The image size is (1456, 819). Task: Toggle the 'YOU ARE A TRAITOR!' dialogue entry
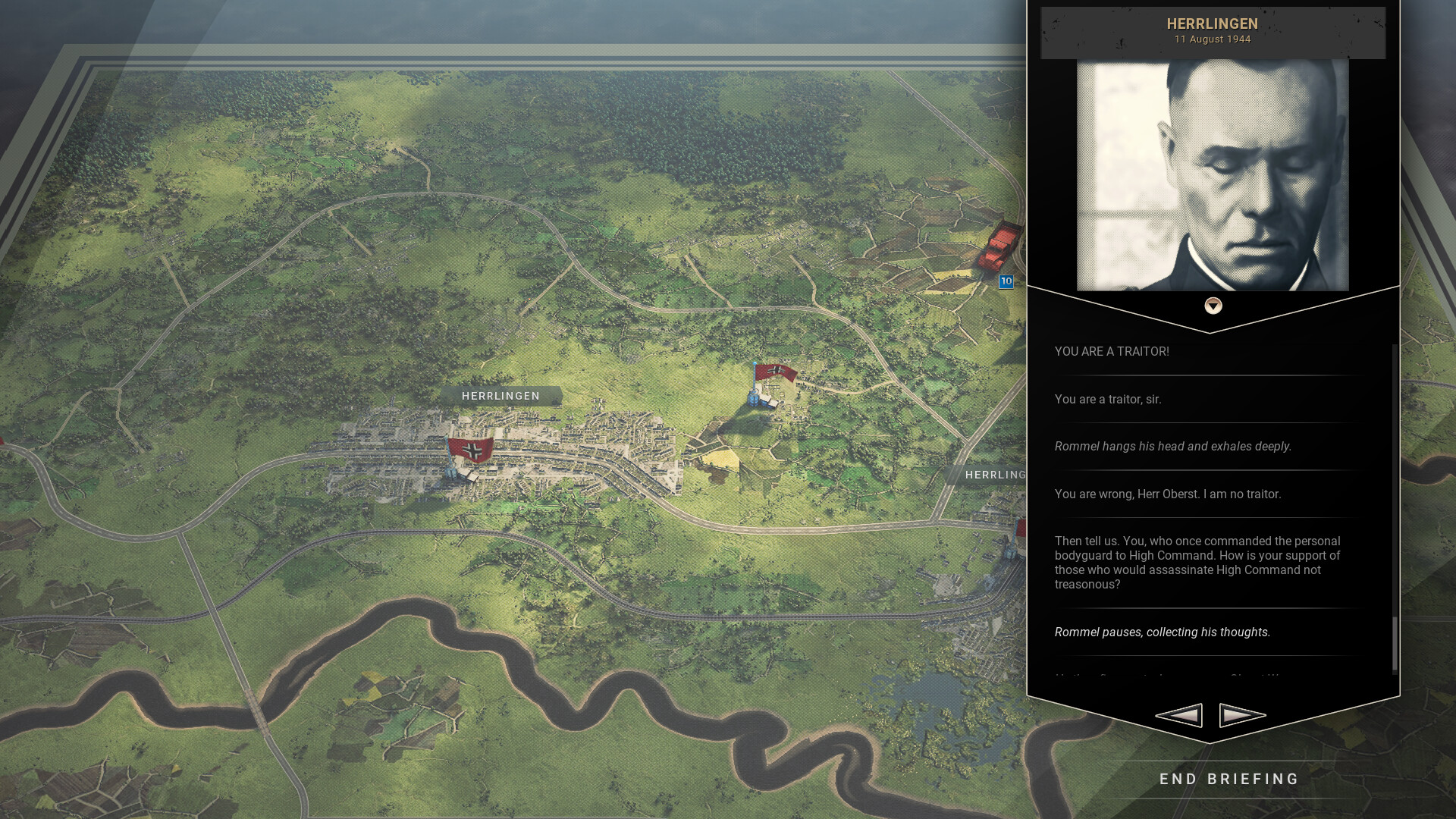[1111, 351]
